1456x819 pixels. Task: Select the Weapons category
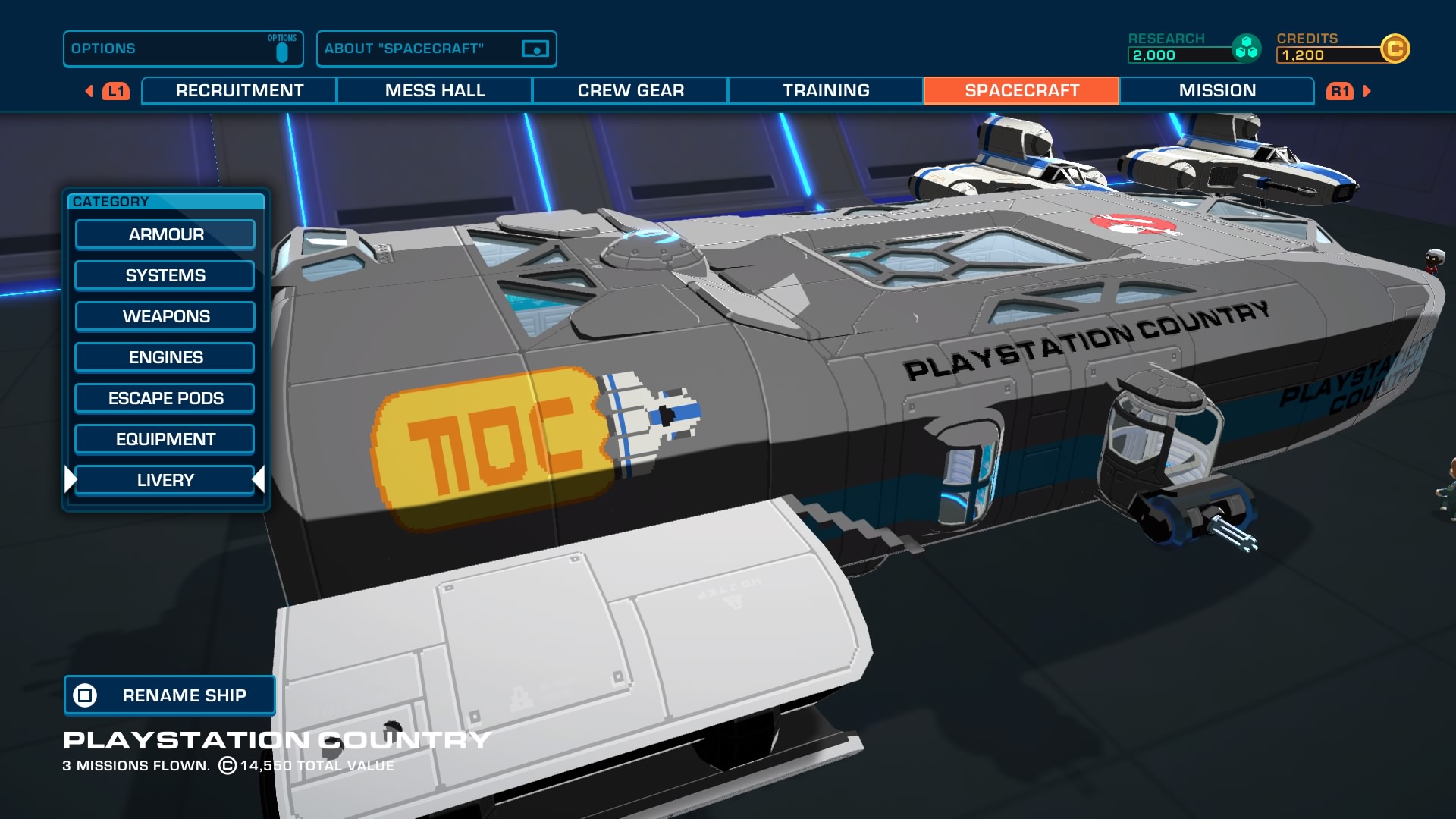click(x=165, y=317)
